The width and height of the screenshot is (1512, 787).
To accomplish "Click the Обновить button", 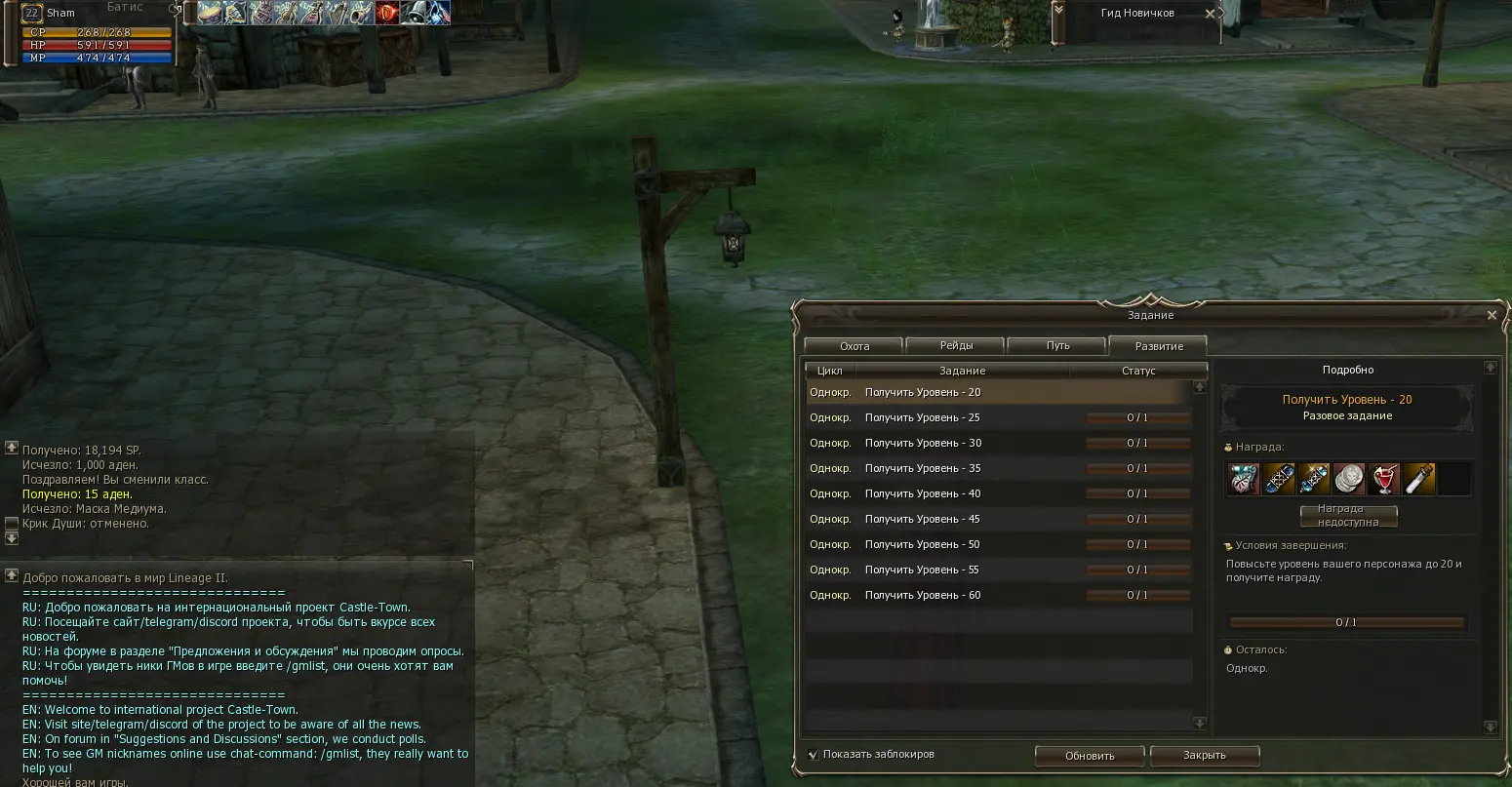I will coord(1090,756).
